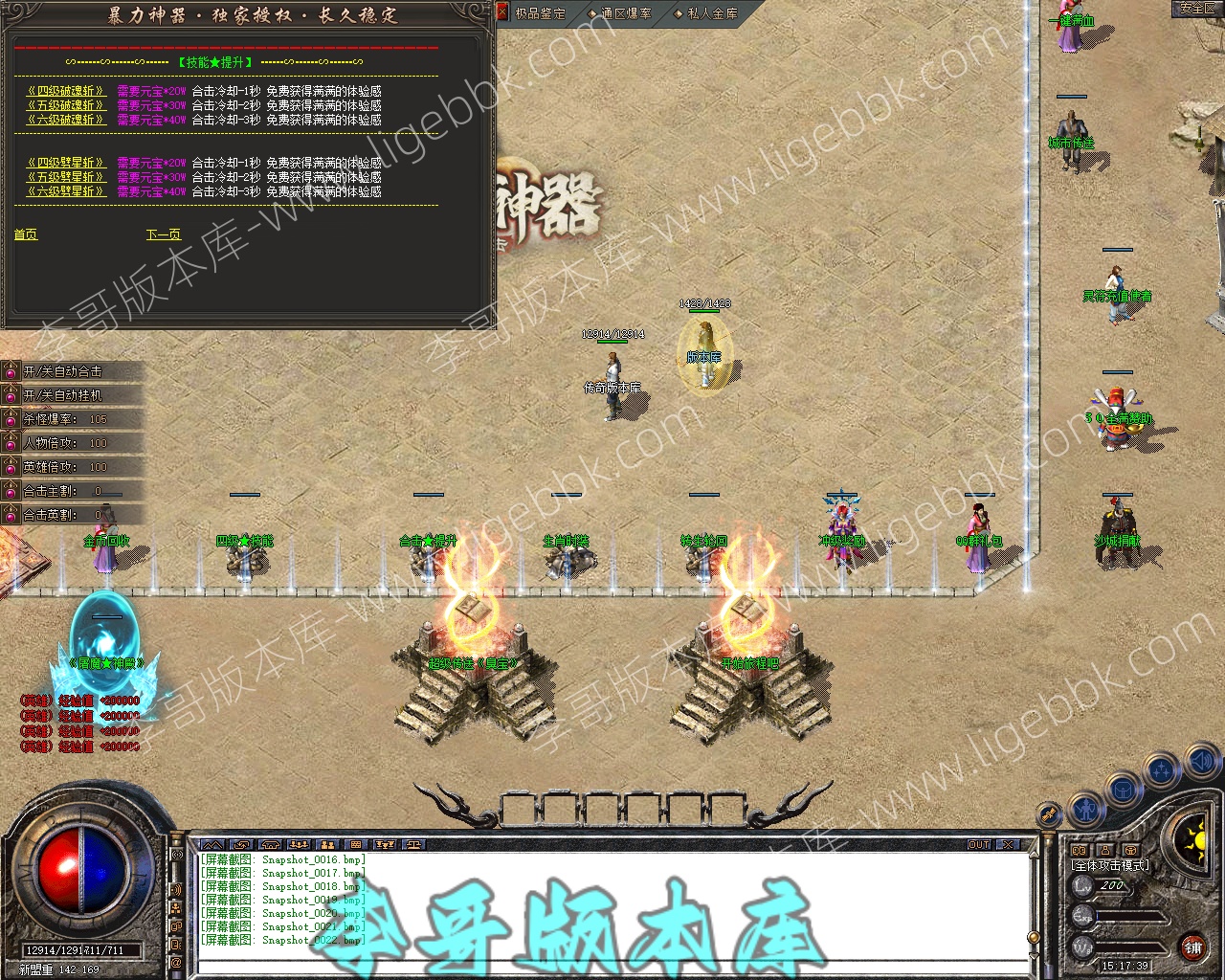Open the red 铺 shop button
Viewport: 1225px width, 980px height.
point(1192,947)
